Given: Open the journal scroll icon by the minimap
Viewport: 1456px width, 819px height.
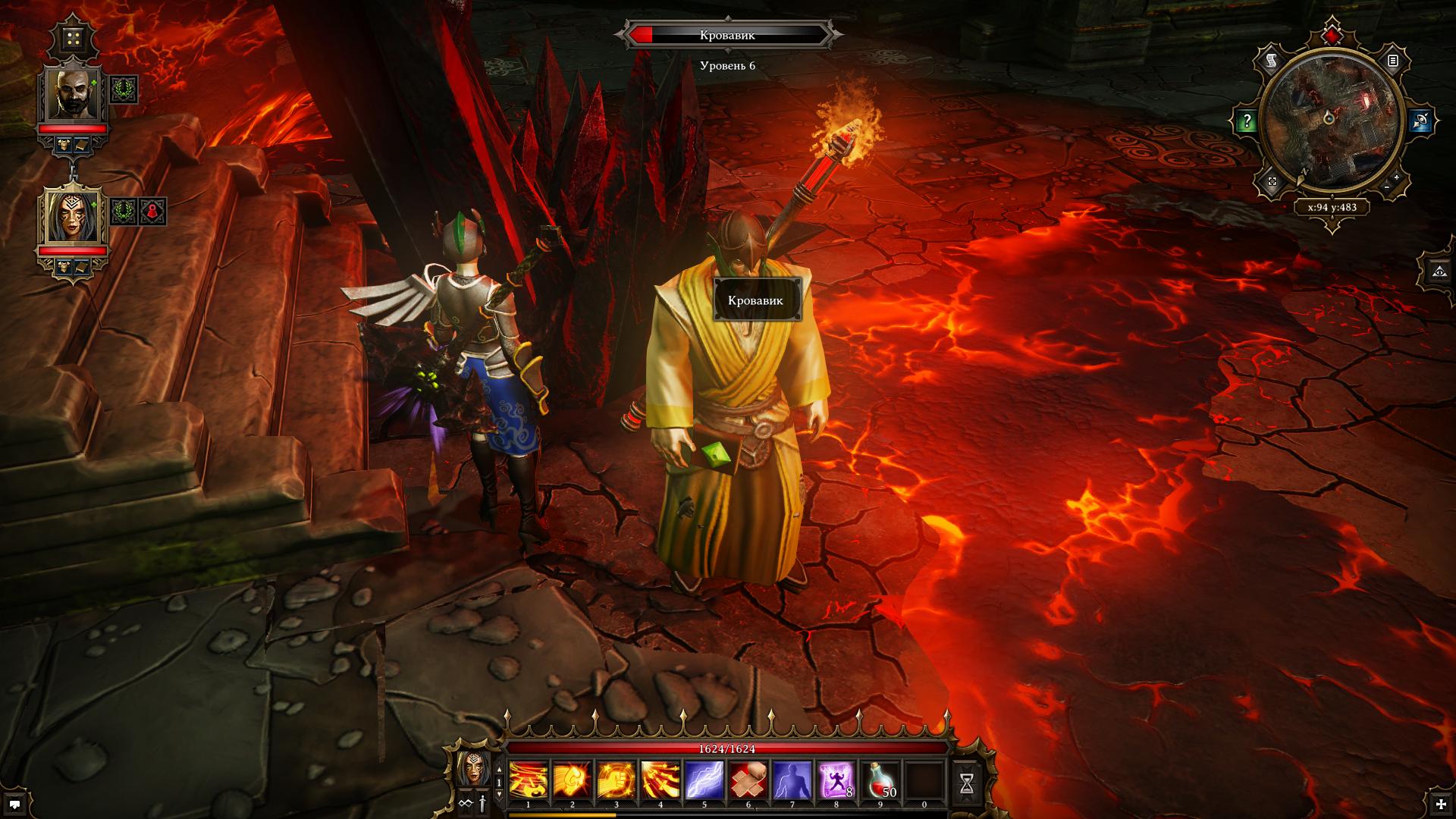Looking at the screenshot, I should click(x=1272, y=61).
